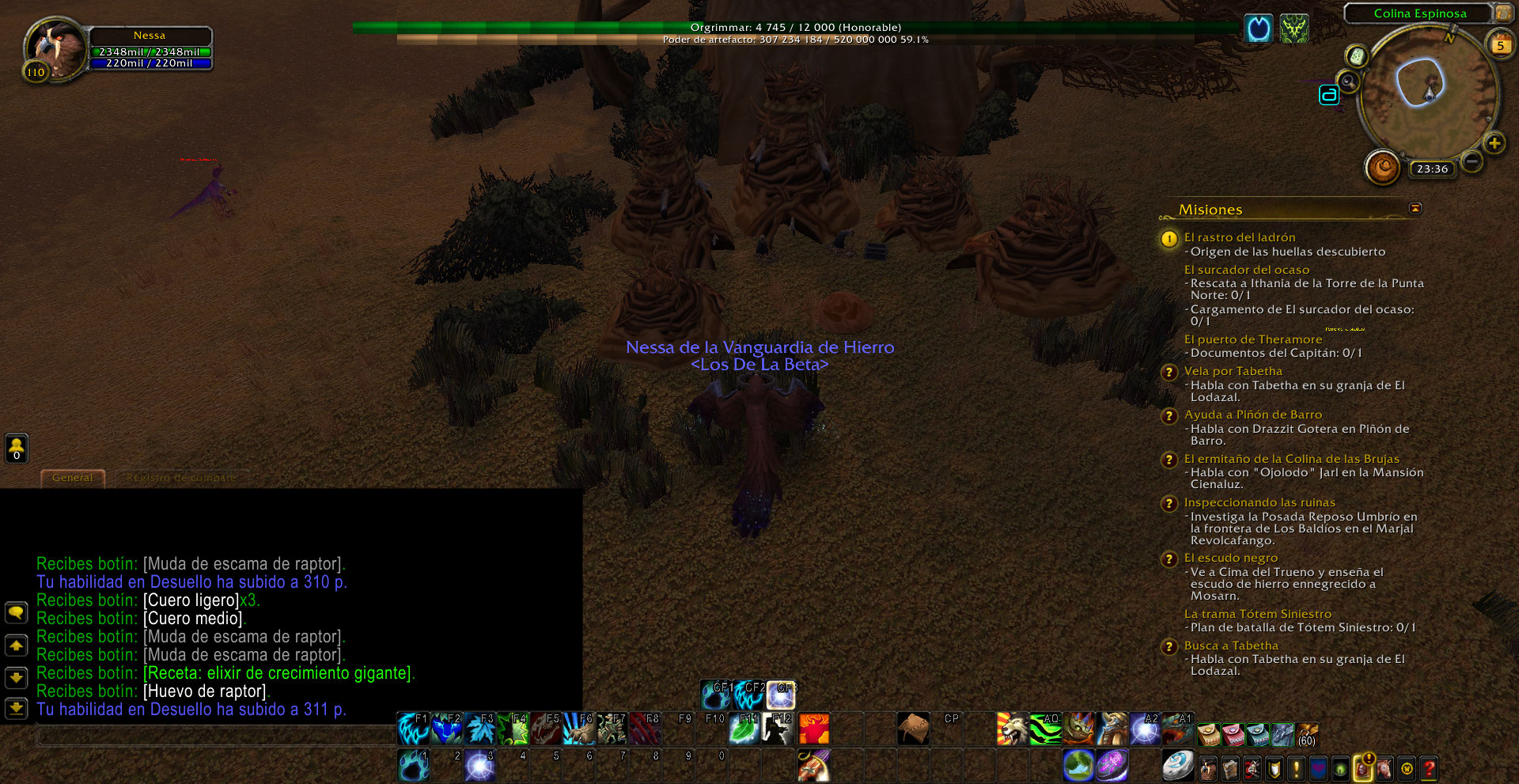Open the mounts collection horse icon
This screenshot has width=1519, height=784.
pyautogui.click(x=1385, y=768)
